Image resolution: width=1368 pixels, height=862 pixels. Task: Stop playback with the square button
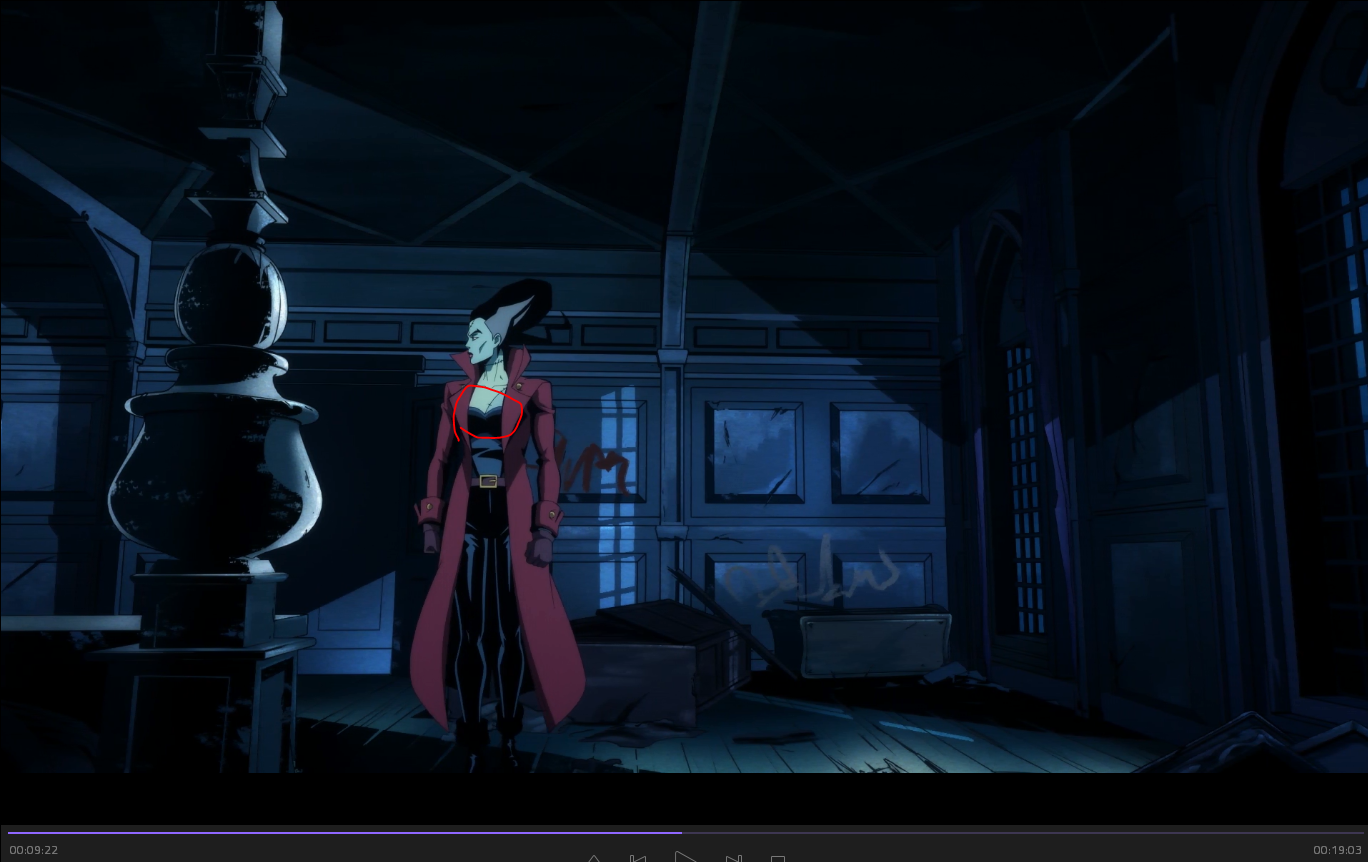[778, 858]
